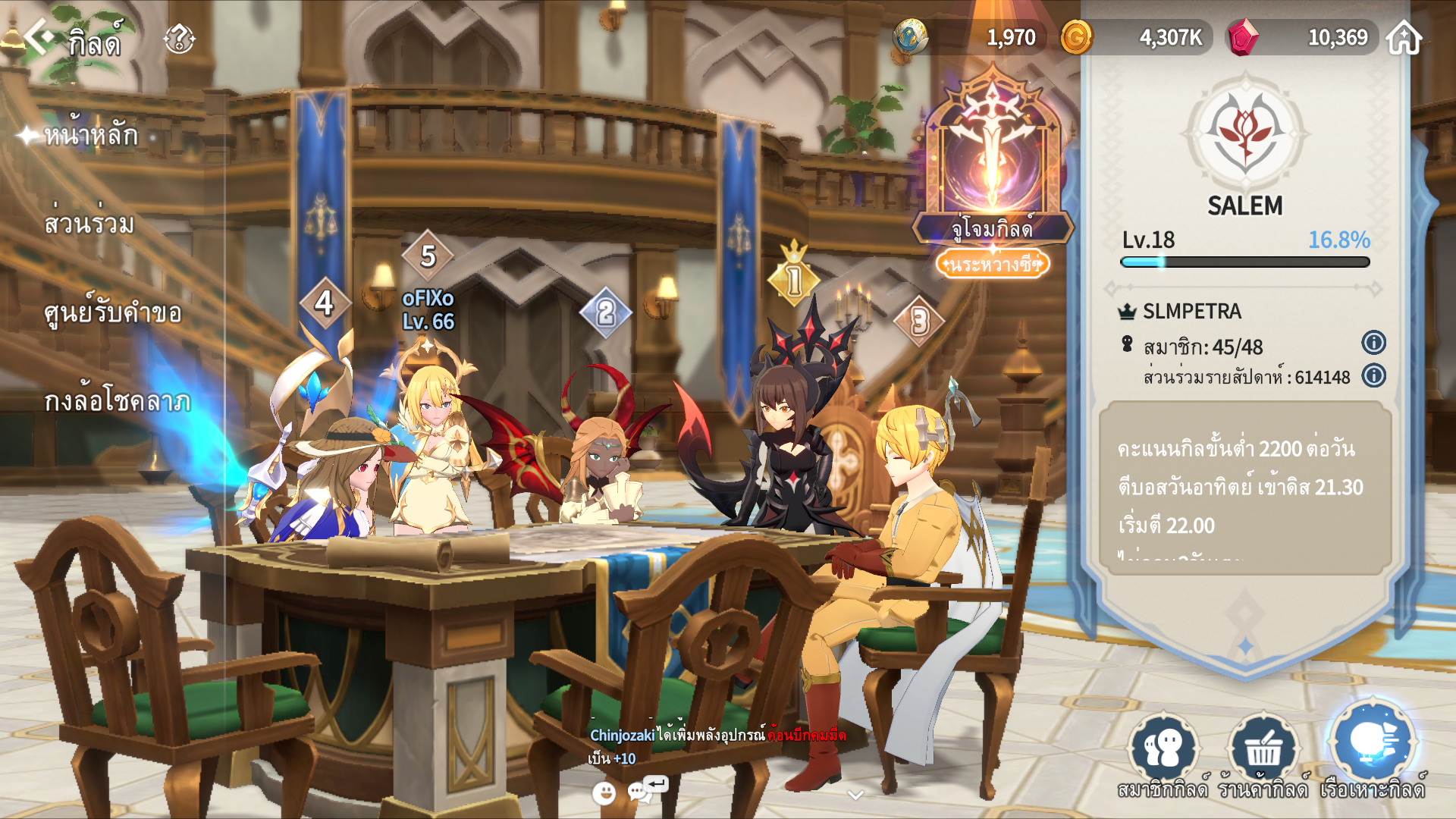Return home via the house icon
Screen dimensions: 1456x819
(x=1404, y=38)
